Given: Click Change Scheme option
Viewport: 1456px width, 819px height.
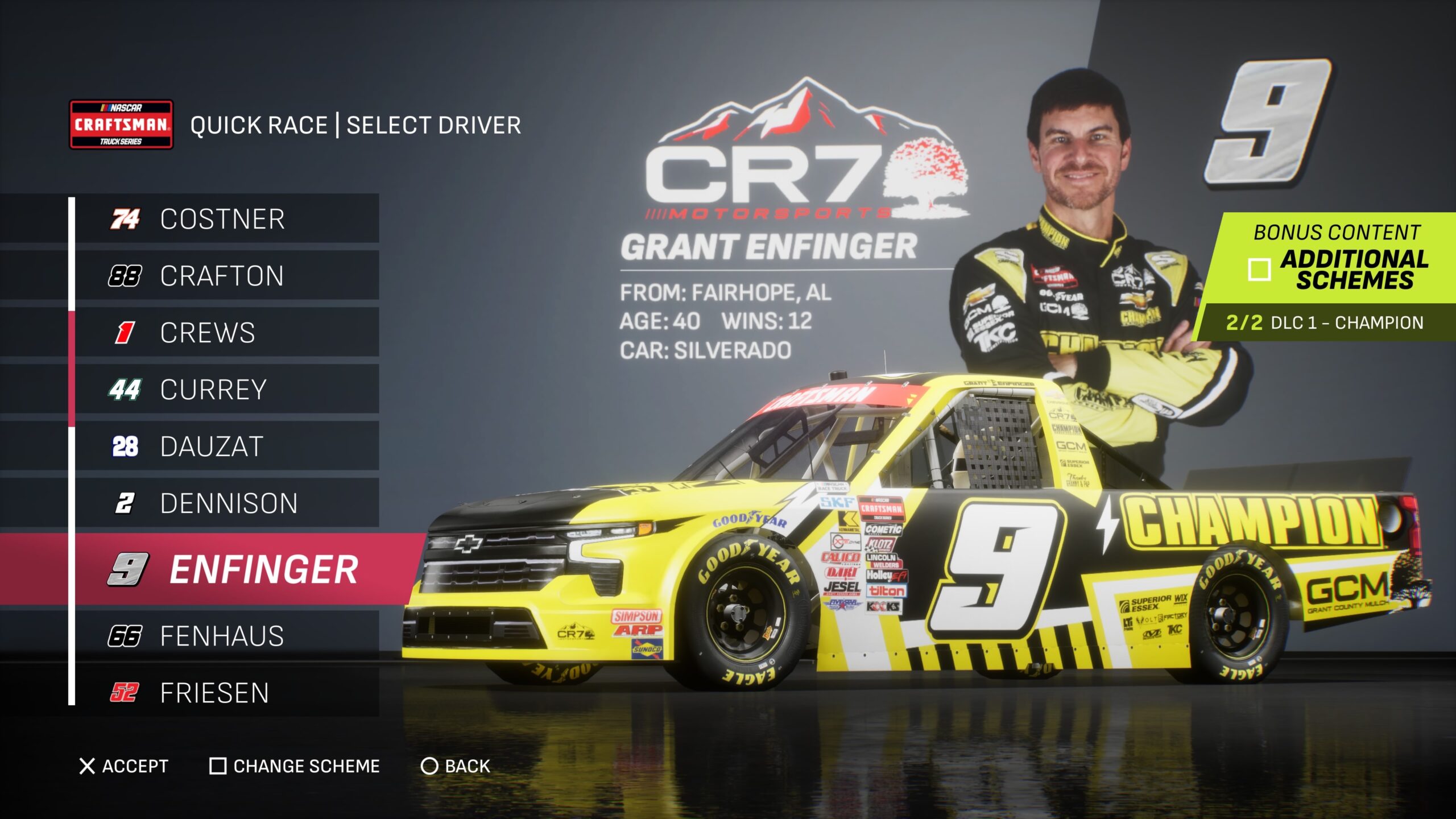Looking at the screenshot, I should [x=295, y=766].
